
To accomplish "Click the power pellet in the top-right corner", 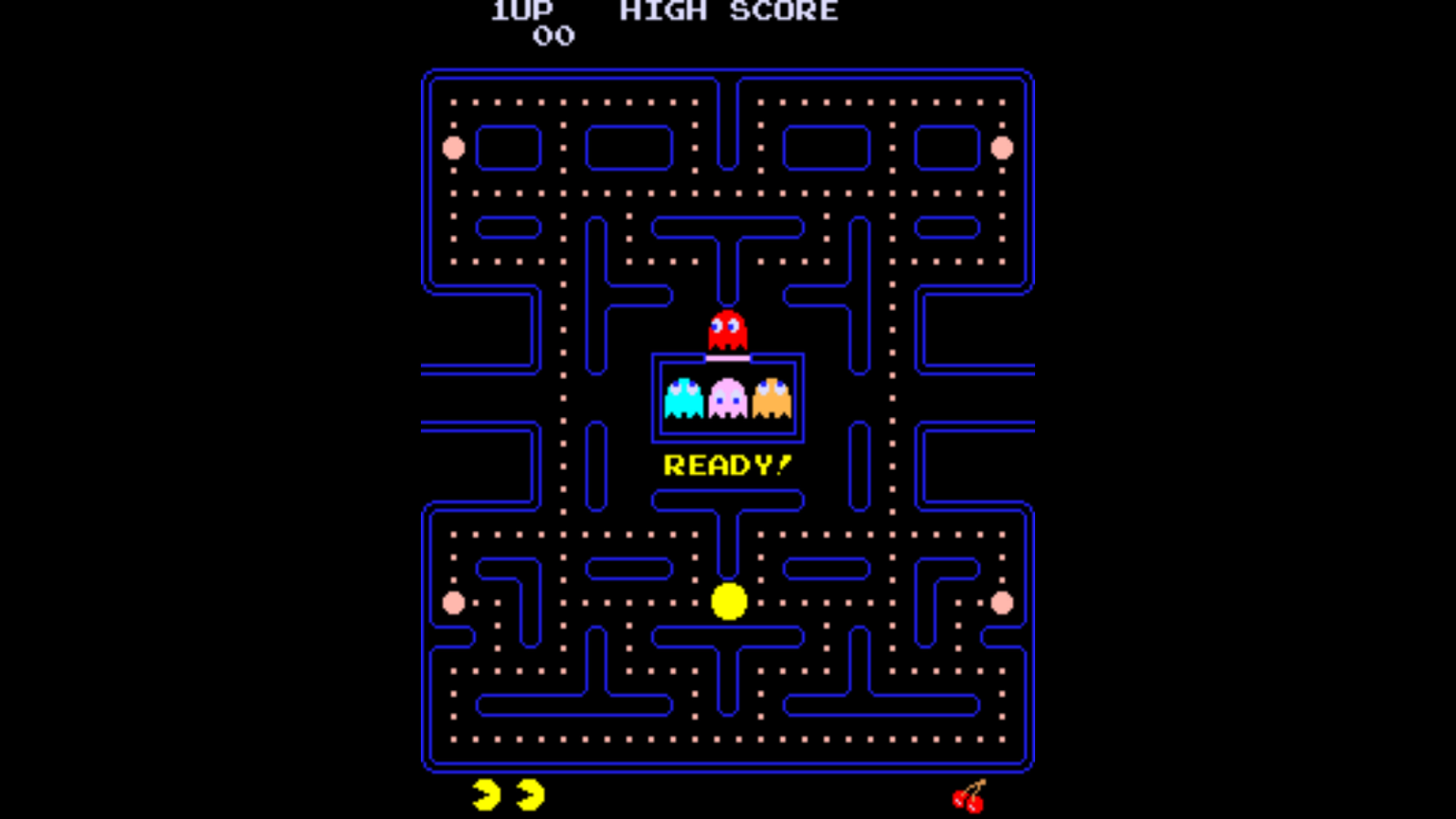I will (1002, 148).
